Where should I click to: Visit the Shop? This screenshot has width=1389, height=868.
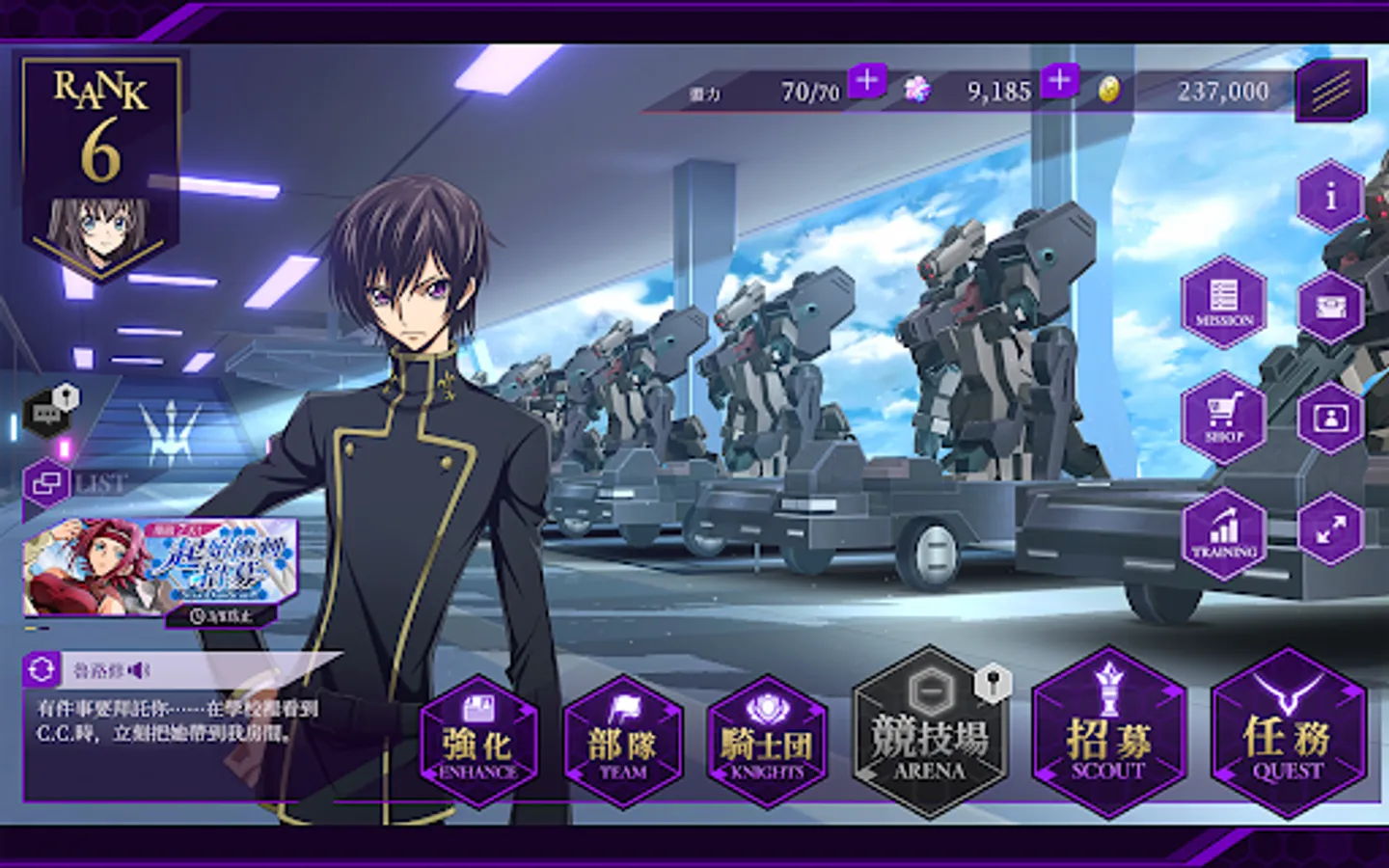click(x=1224, y=418)
